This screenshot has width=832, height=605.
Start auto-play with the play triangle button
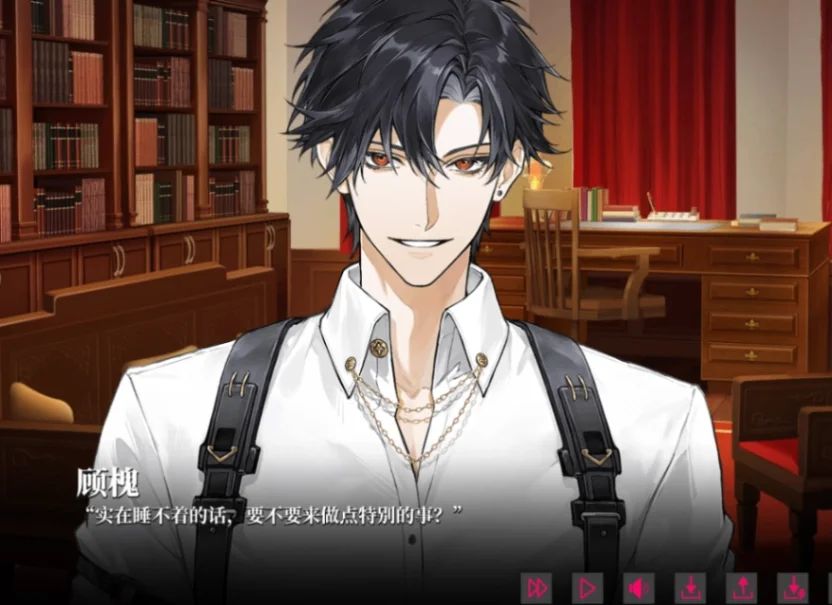tap(588, 587)
